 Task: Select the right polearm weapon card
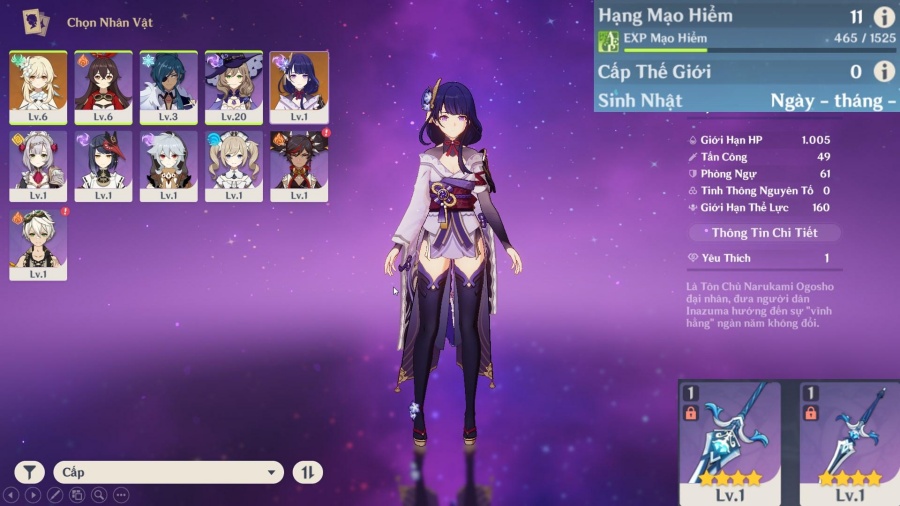click(x=849, y=442)
